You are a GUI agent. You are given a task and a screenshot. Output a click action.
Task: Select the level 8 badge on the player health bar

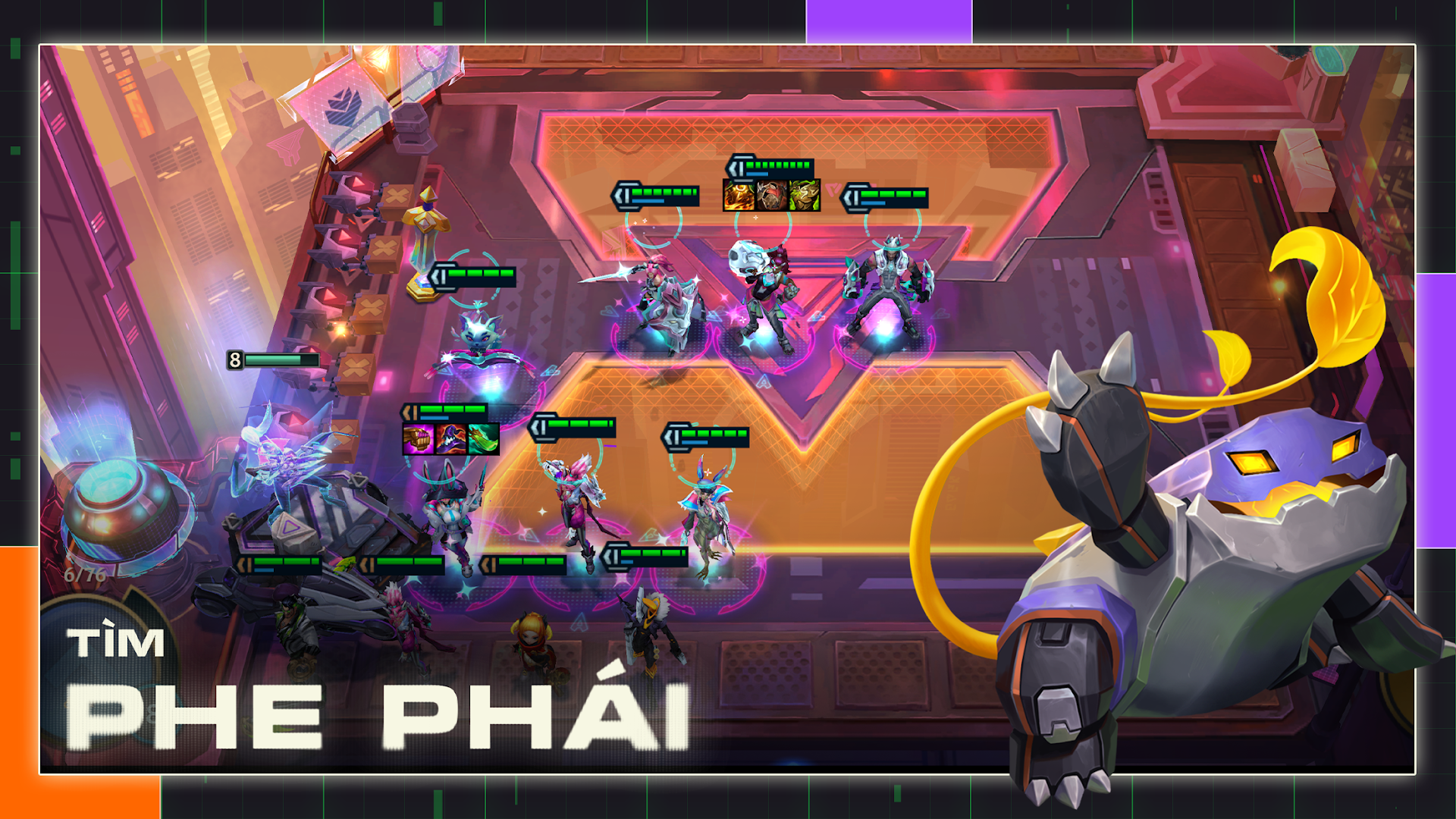click(x=235, y=359)
